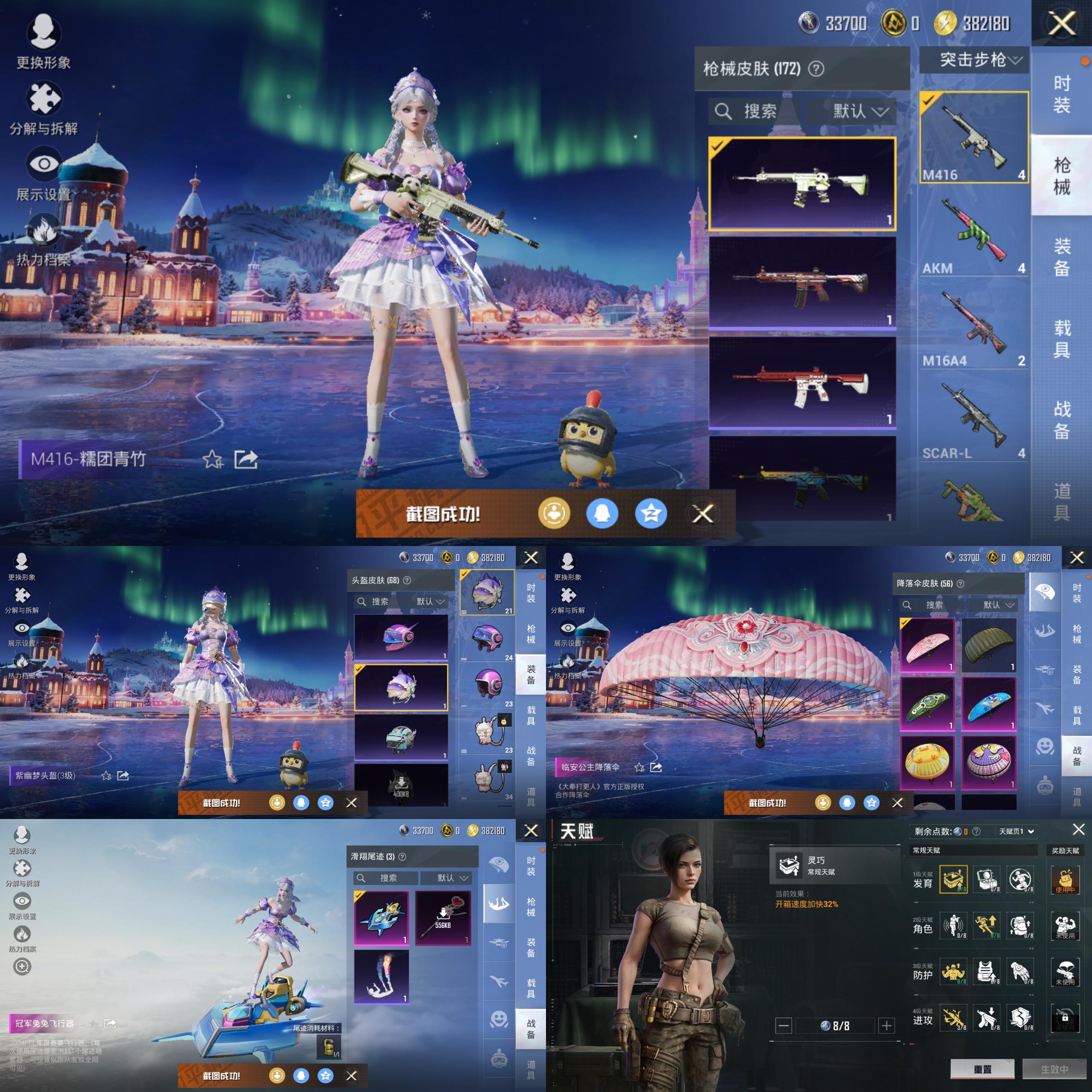Image resolution: width=1092 pixels, height=1092 pixels.
Task: Close the 天赋 talent screen
Action: [x=1078, y=829]
